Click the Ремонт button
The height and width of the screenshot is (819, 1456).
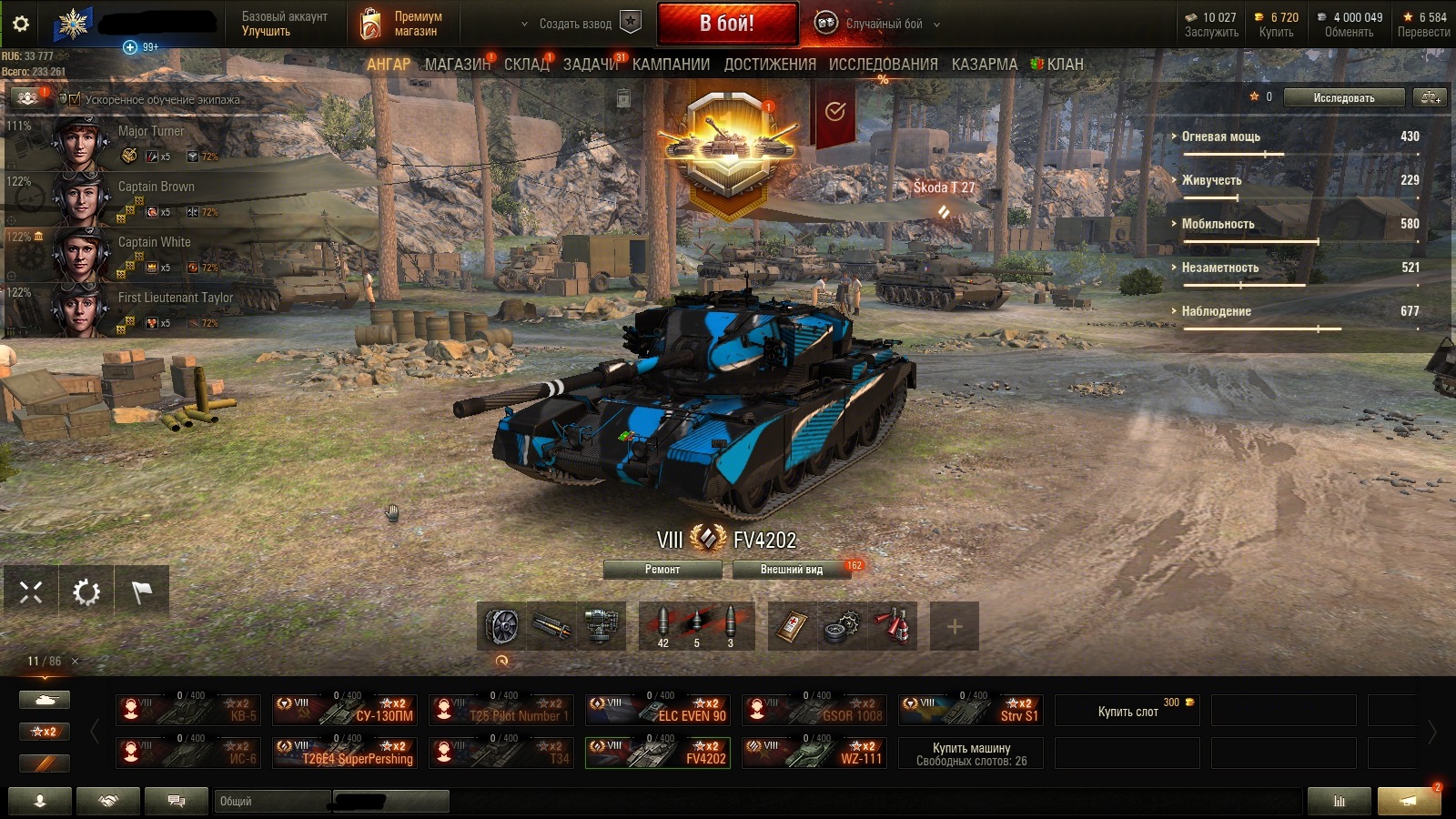coord(662,570)
